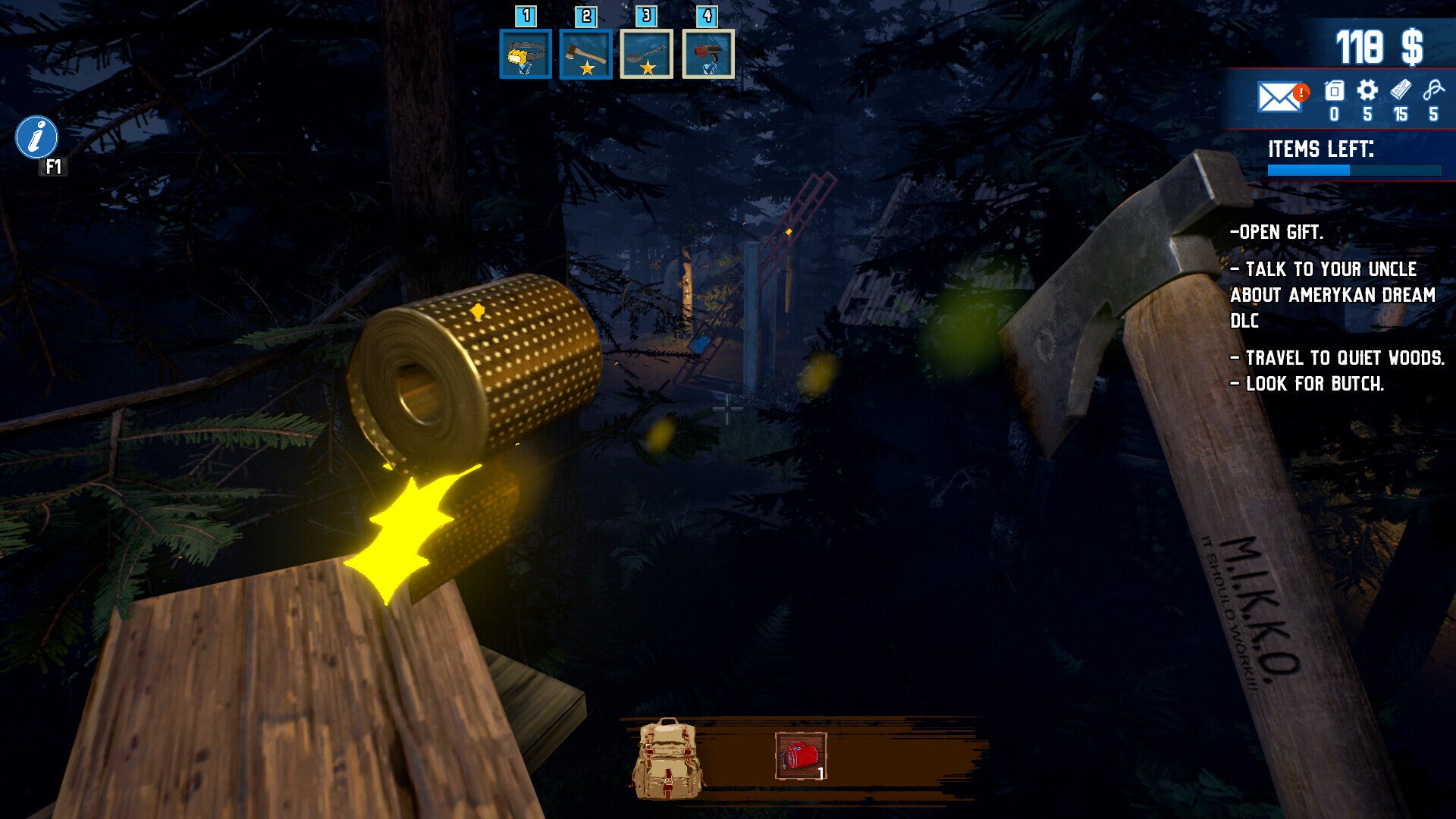
Task: Click the rope resource icon
Action: click(x=1433, y=91)
